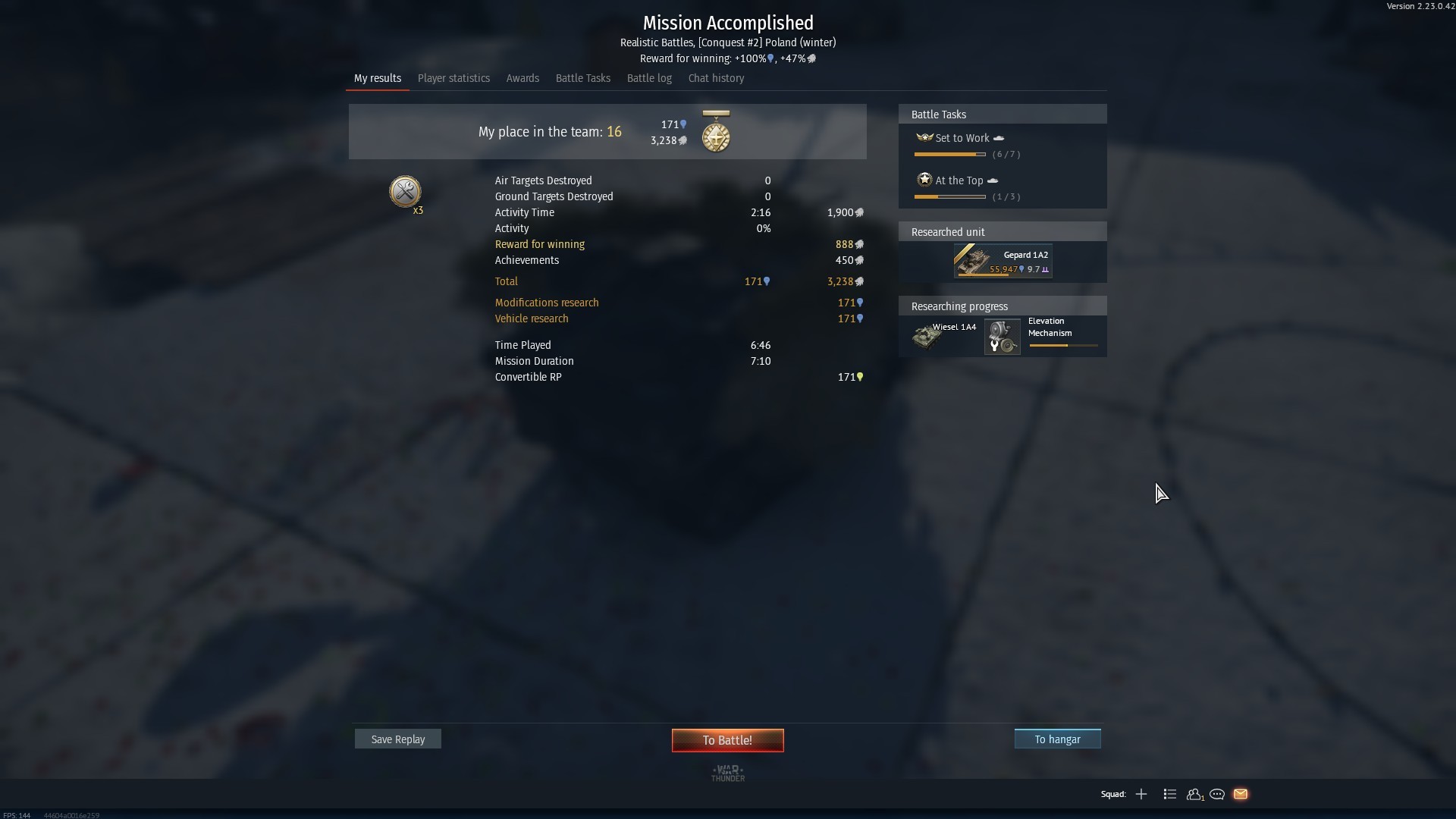This screenshot has width=1456, height=819.
Task: Return to hangar
Action: [x=1057, y=739]
